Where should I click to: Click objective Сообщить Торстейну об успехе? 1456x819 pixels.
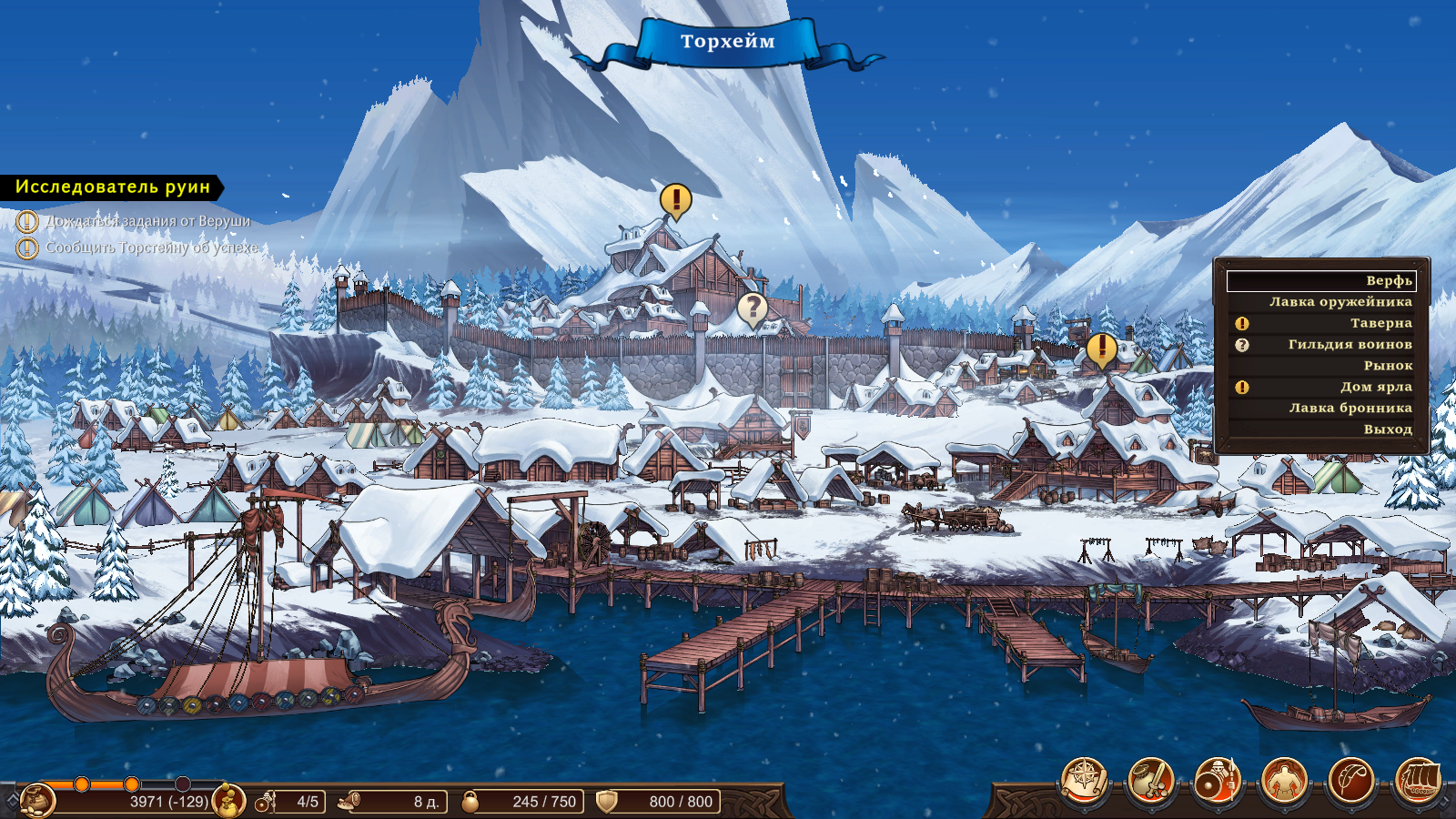pos(152,248)
